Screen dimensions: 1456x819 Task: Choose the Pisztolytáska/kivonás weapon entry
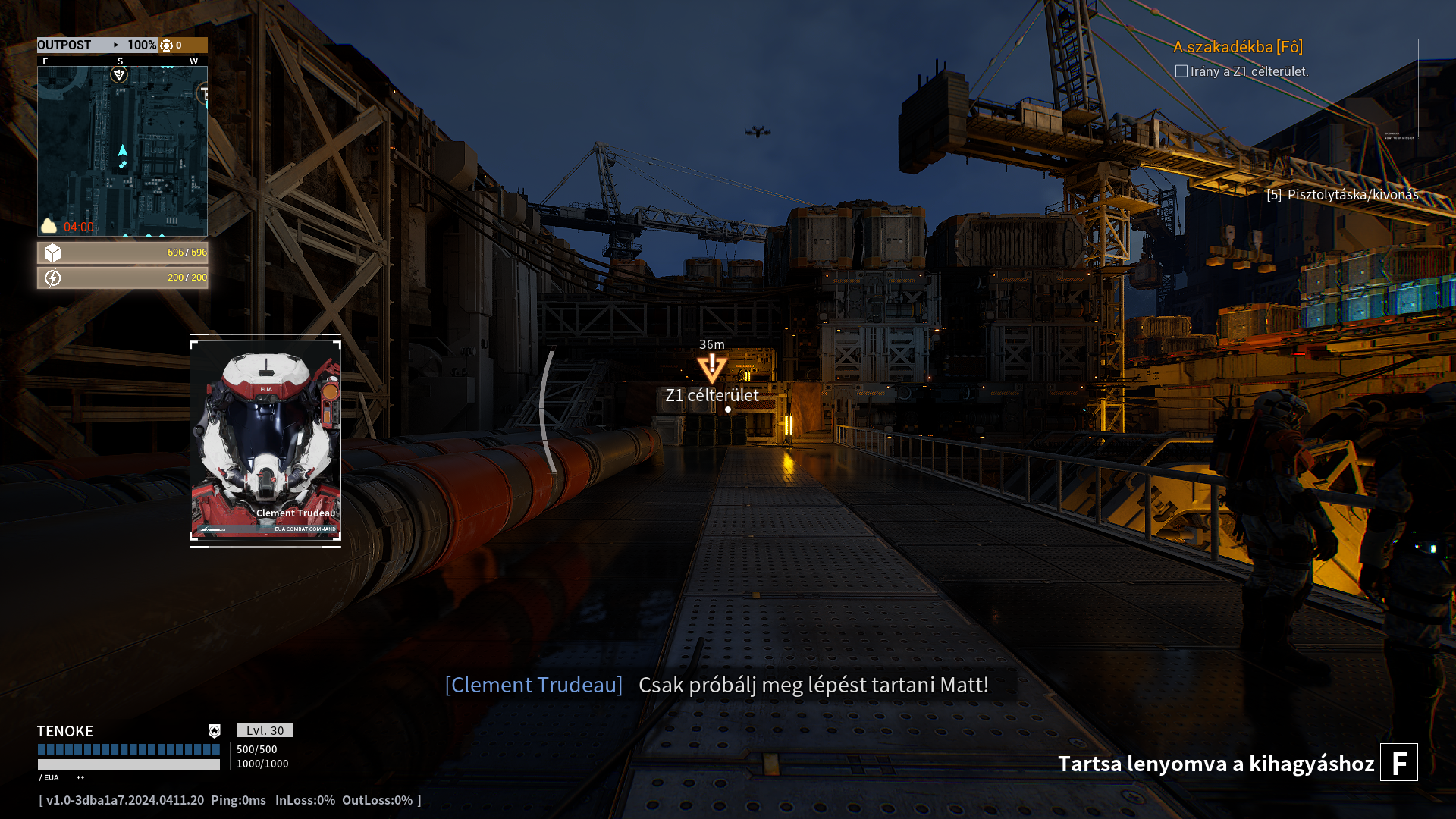coord(1342,195)
